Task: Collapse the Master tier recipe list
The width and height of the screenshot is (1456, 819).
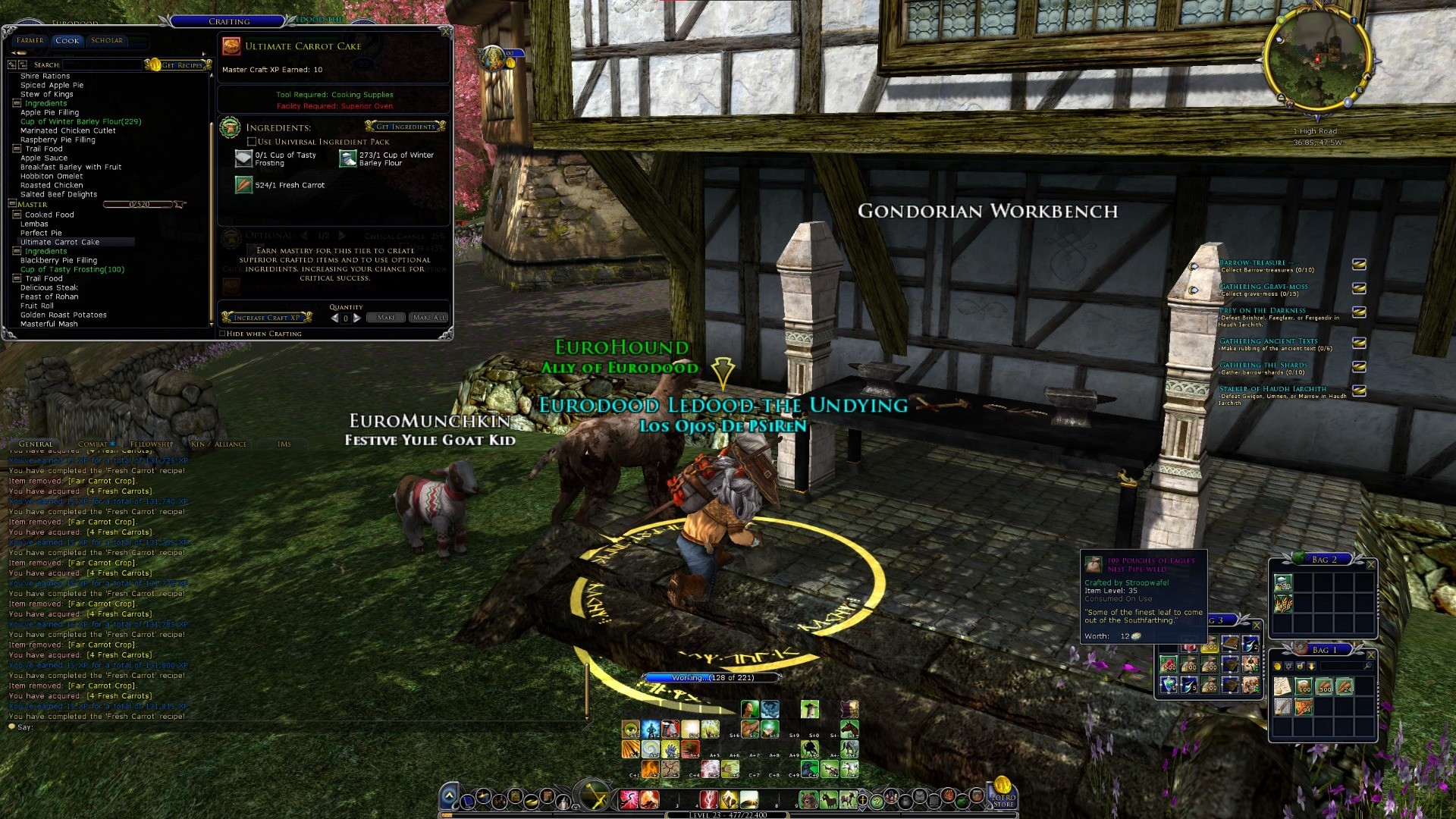Action: click(x=12, y=204)
